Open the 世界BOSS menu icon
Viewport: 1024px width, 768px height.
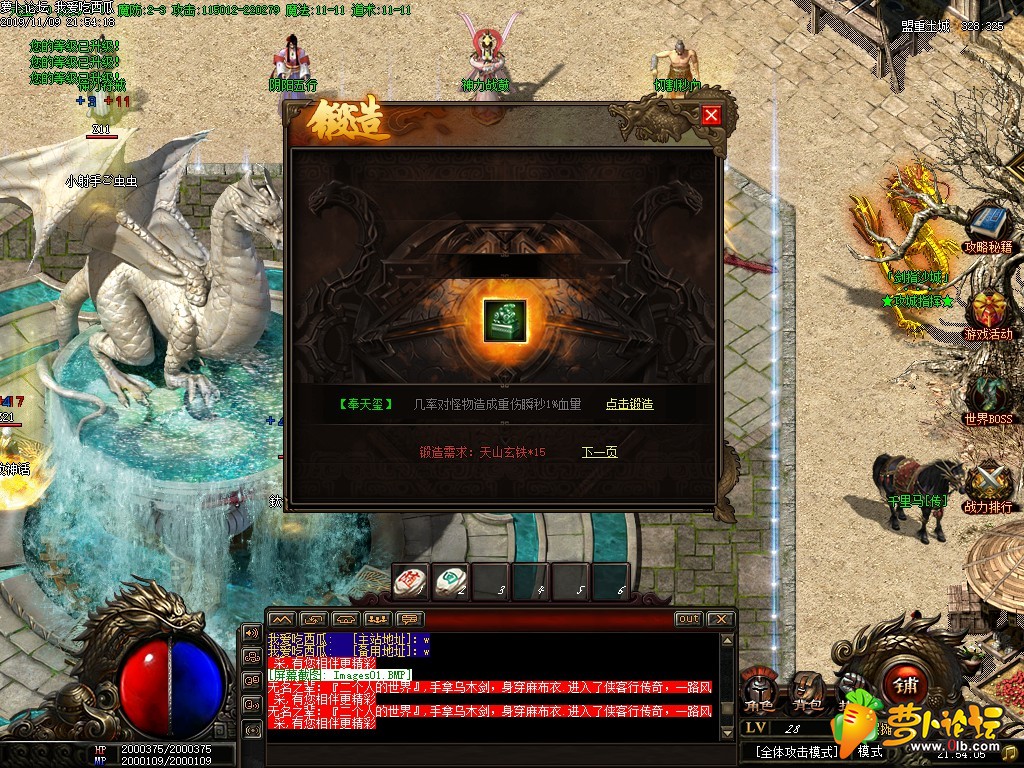point(988,393)
